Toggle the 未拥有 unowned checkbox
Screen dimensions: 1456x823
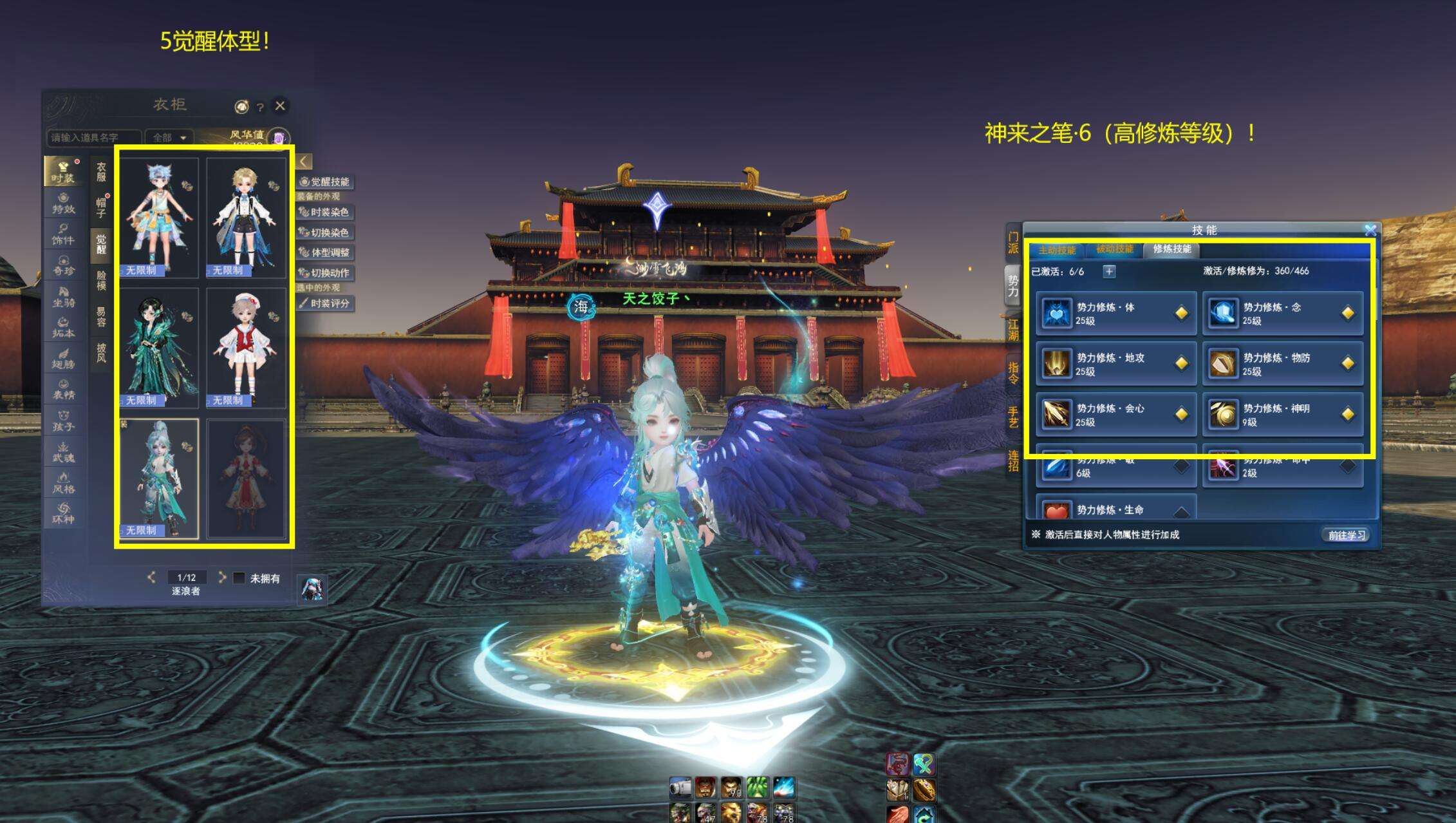(239, 578)
